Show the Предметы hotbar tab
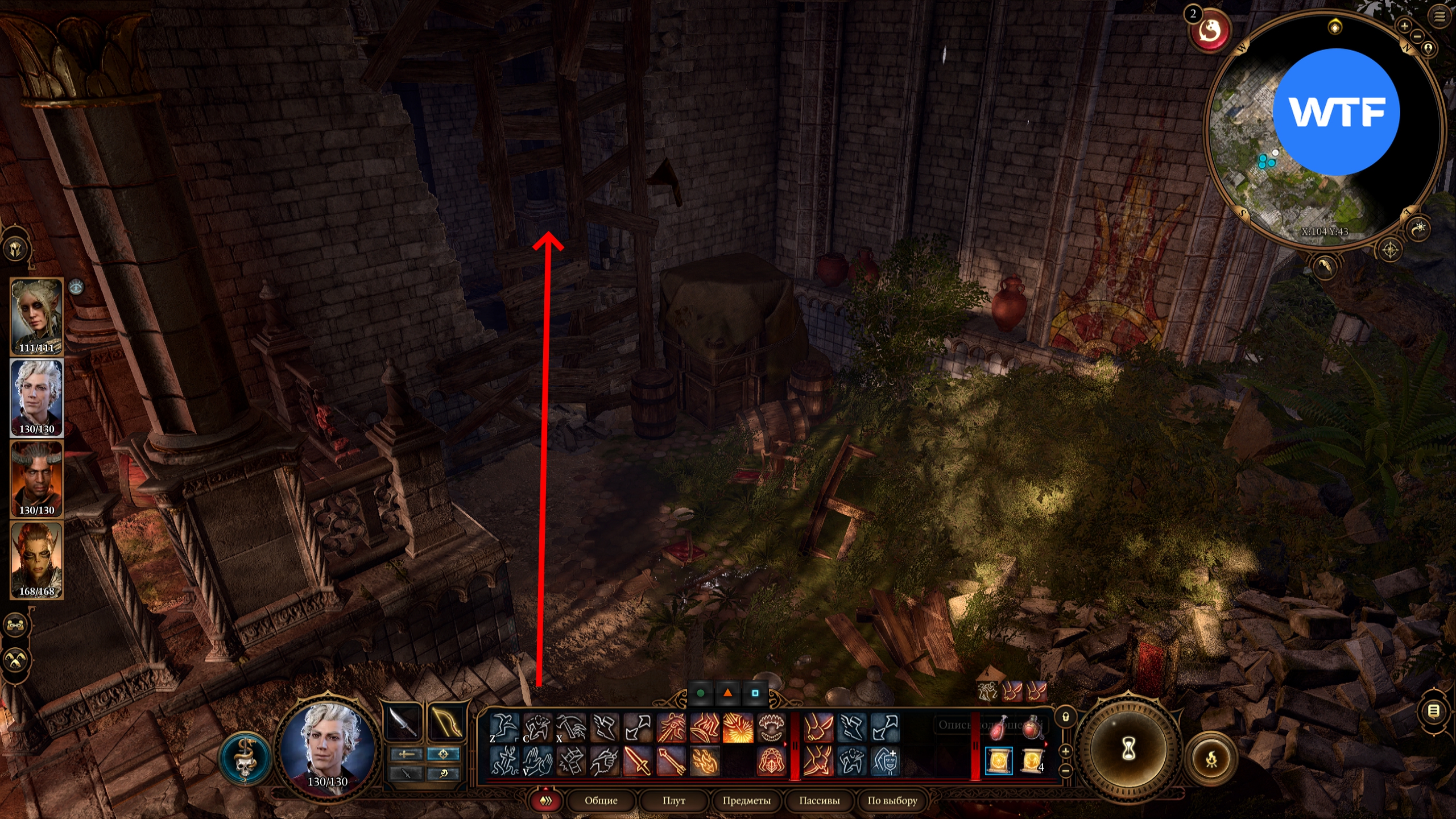The height and width of the screenshot is (819, 1456). click(746, 801)
